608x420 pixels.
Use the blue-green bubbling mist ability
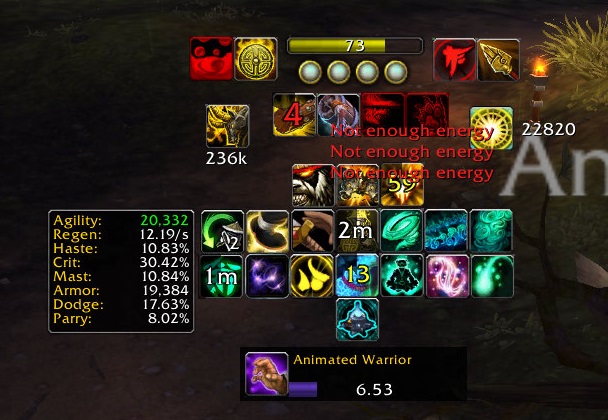click(446, 231)
